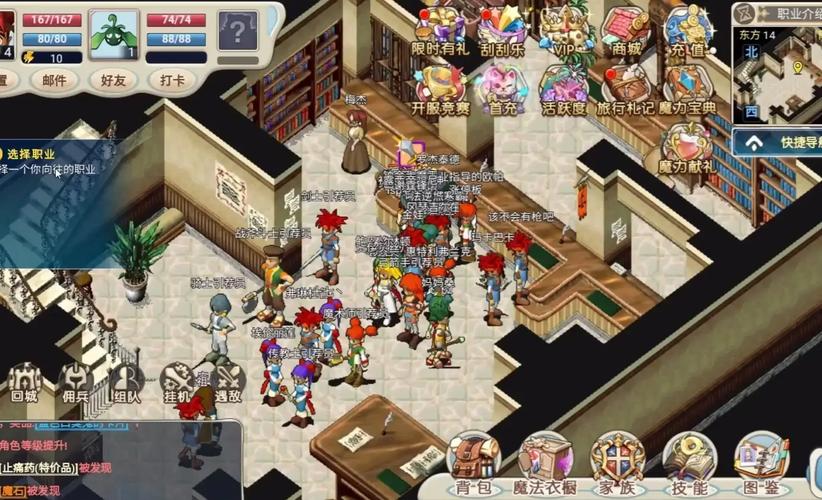822x500 pixels.
Task: Open the 充值 recharge icon
Action: (686, 30)
